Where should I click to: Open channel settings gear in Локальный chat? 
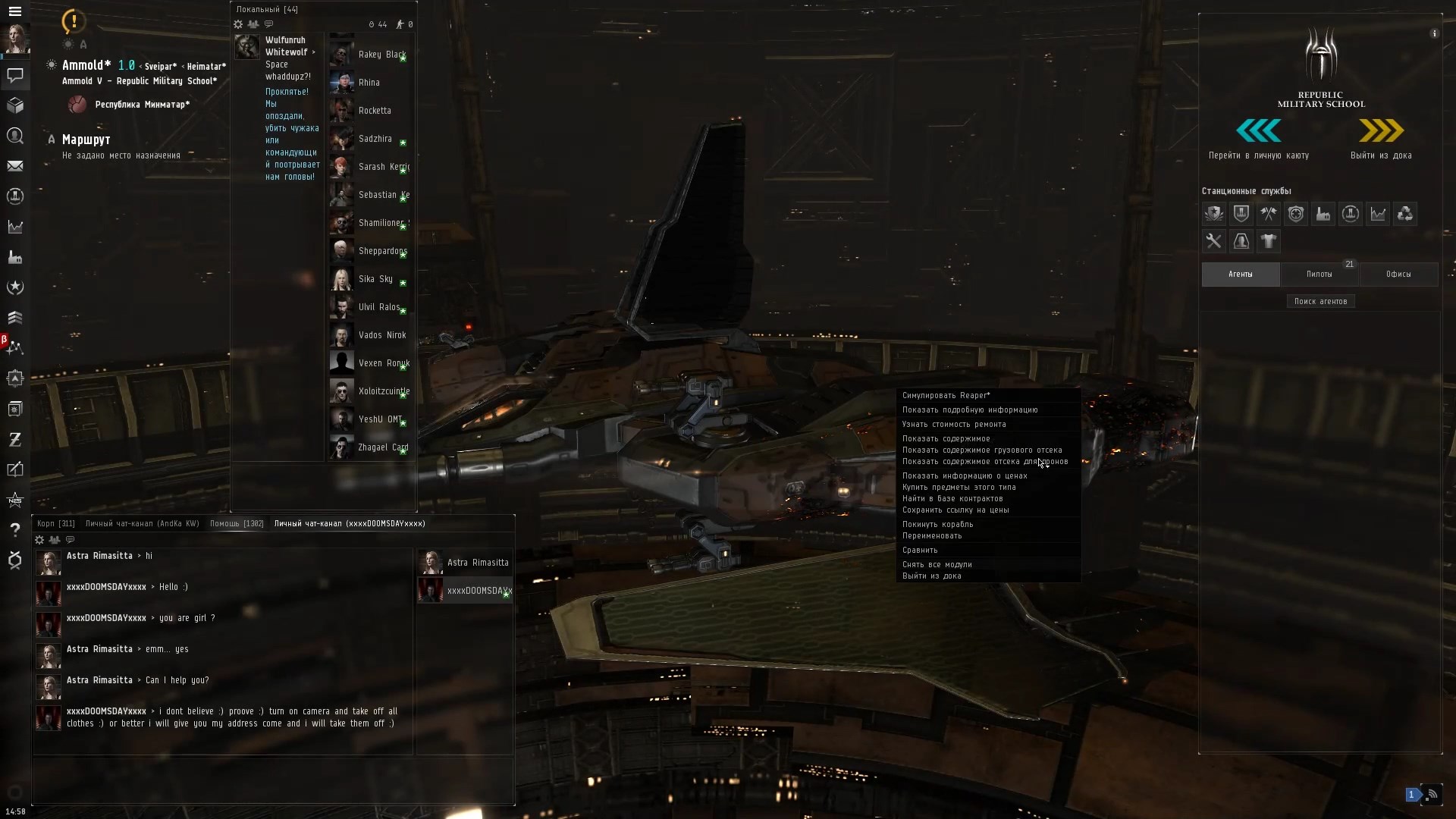pyautogui.click(x=238, y=24)
